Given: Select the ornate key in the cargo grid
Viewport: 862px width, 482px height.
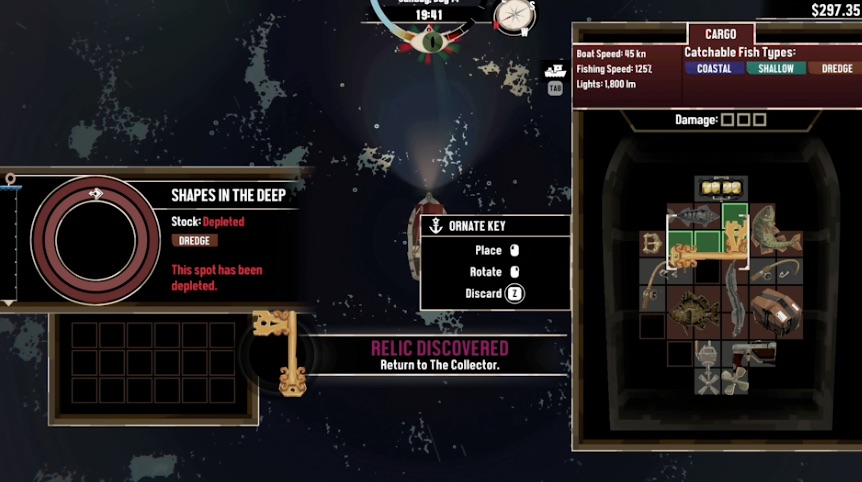Looking at the screenshot, I should click(x=705, y=252).
